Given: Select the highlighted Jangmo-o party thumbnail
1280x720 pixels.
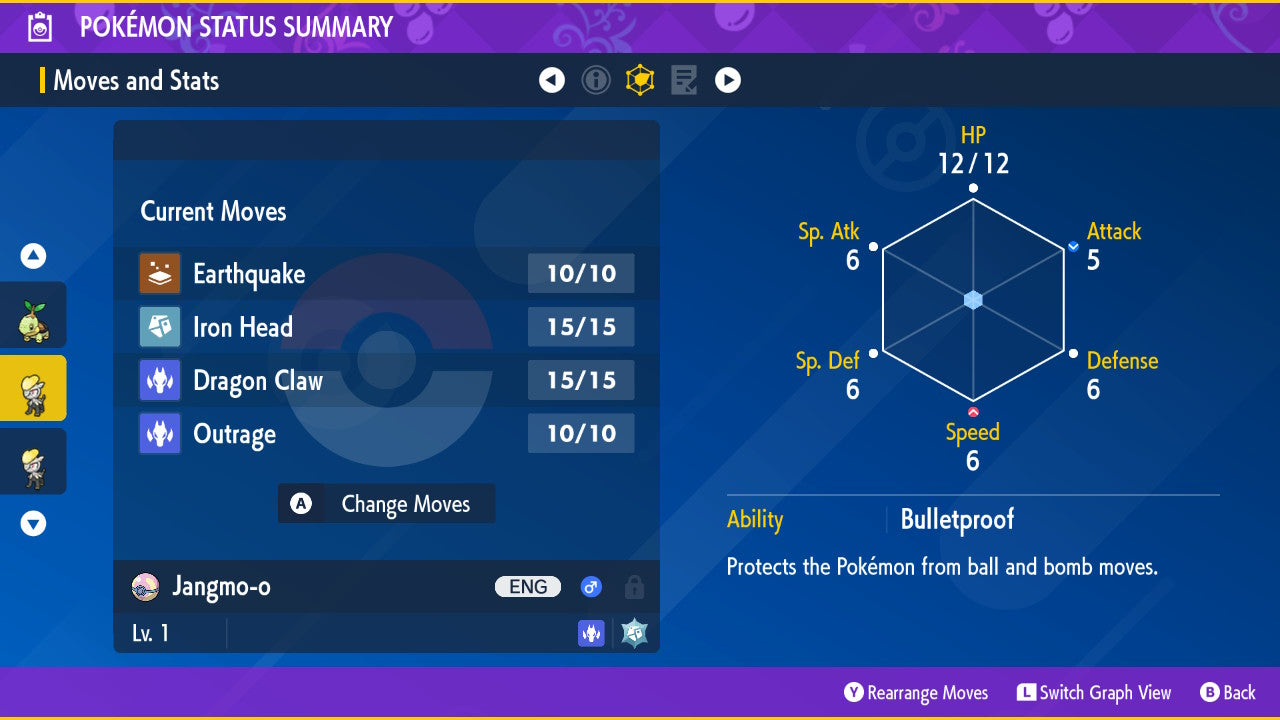Looking at the screenshot, I should coord(33,388).
